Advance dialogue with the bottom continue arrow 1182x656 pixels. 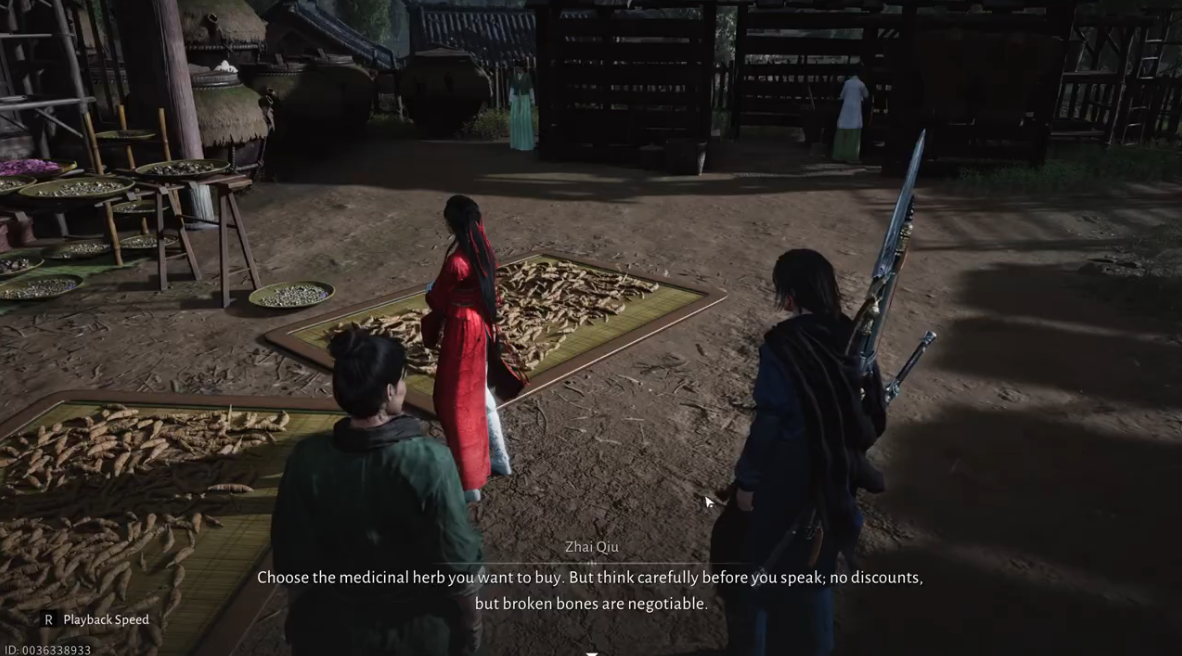tap(591, 653)
